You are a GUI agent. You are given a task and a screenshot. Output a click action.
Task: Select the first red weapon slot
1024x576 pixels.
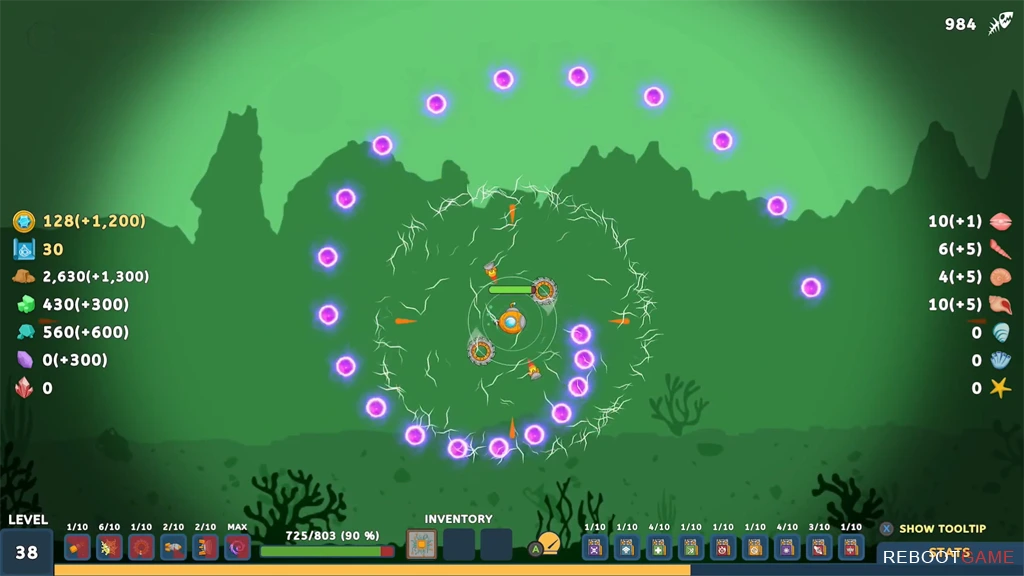[77, 547]
